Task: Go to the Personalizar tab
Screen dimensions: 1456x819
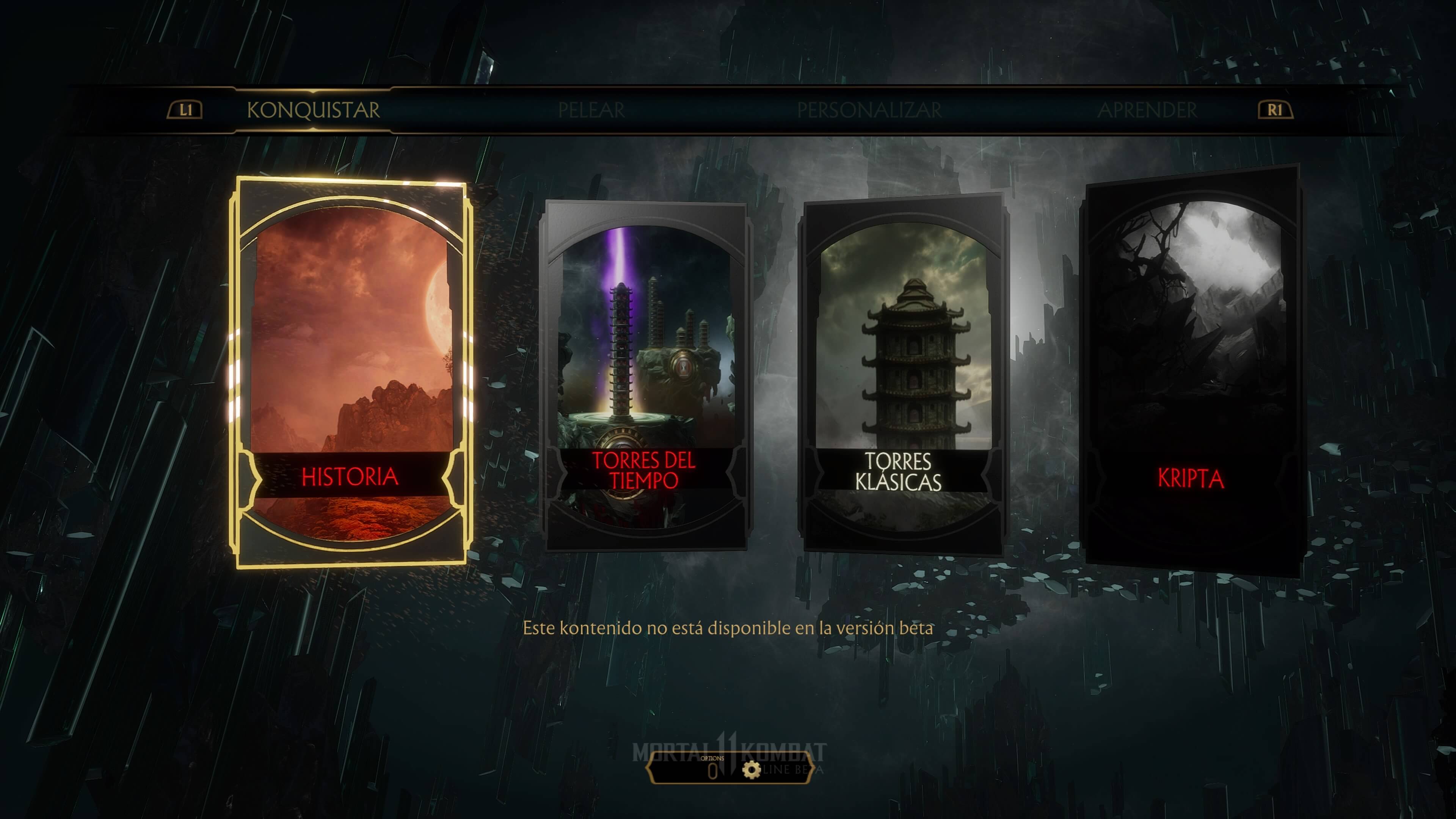Action: [869, 110]
